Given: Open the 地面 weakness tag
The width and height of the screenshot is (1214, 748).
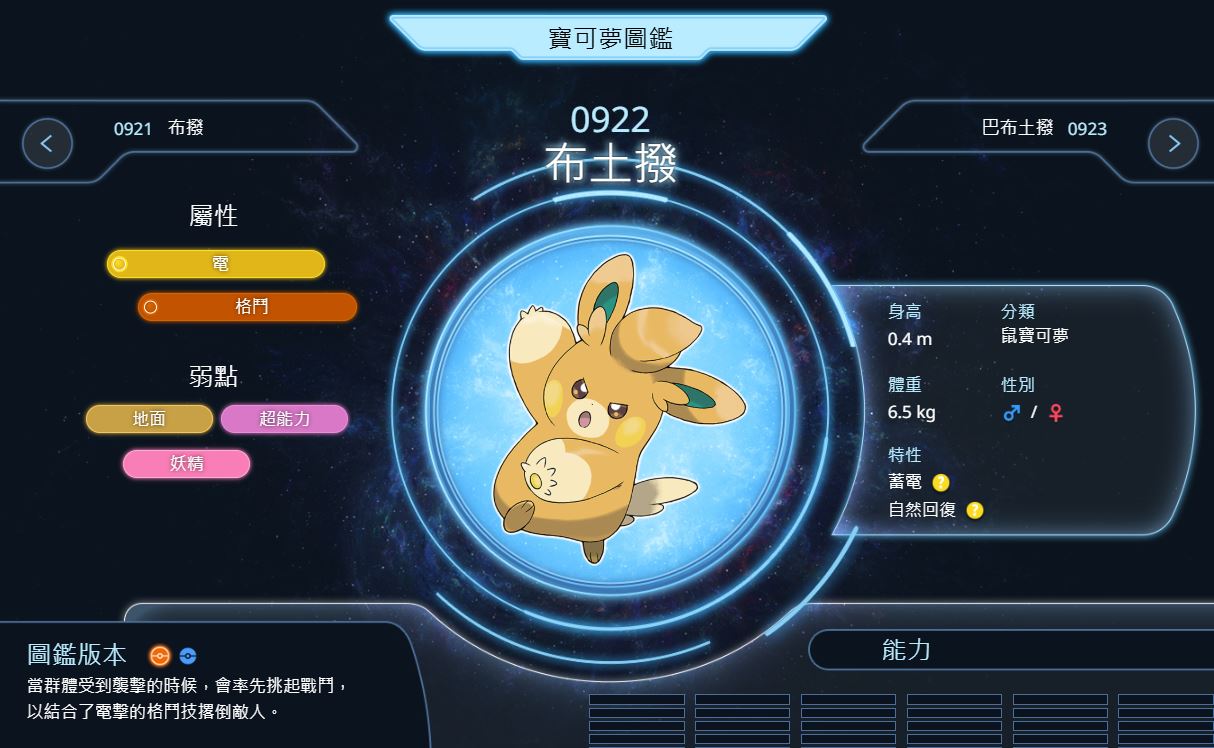Looking at the screenshot, I should [x=149, y=419].
